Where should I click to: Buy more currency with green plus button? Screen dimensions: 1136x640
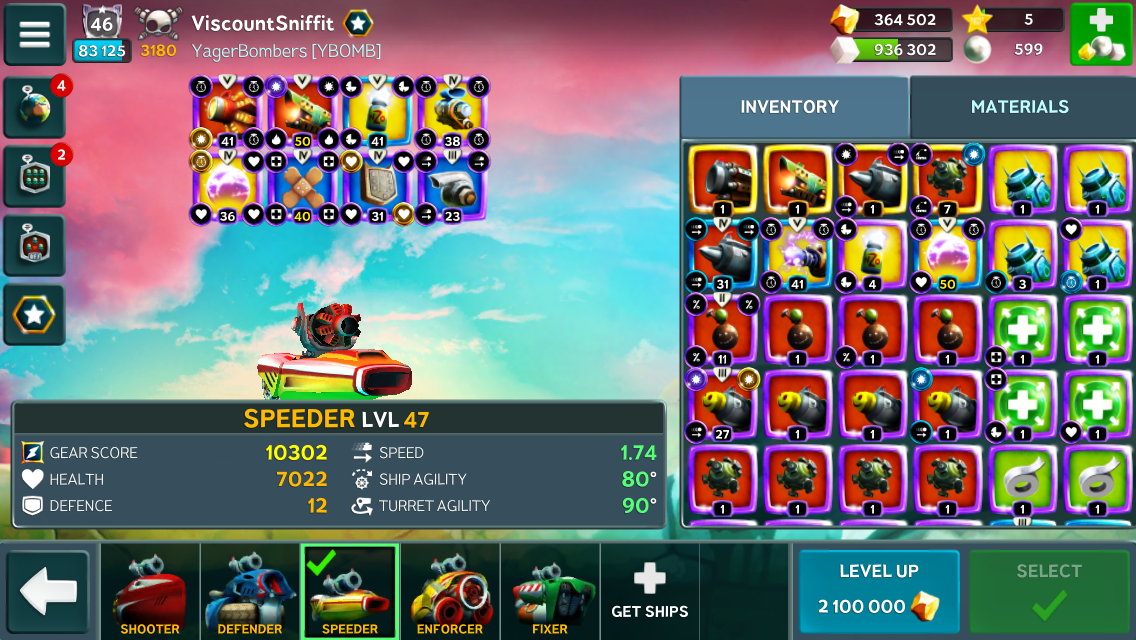coord(1100,34)
